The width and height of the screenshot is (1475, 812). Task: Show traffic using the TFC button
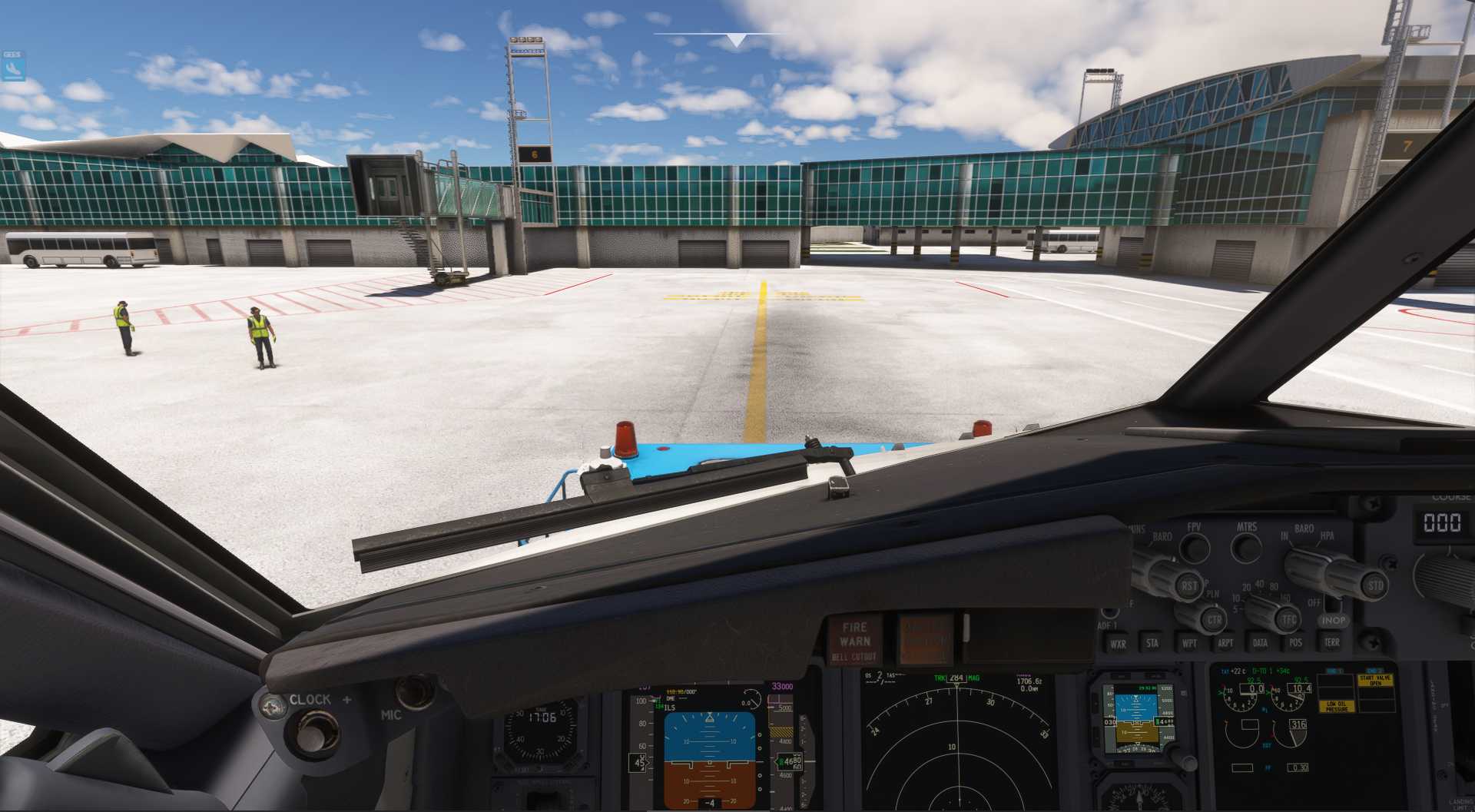tap(1288, 619)
